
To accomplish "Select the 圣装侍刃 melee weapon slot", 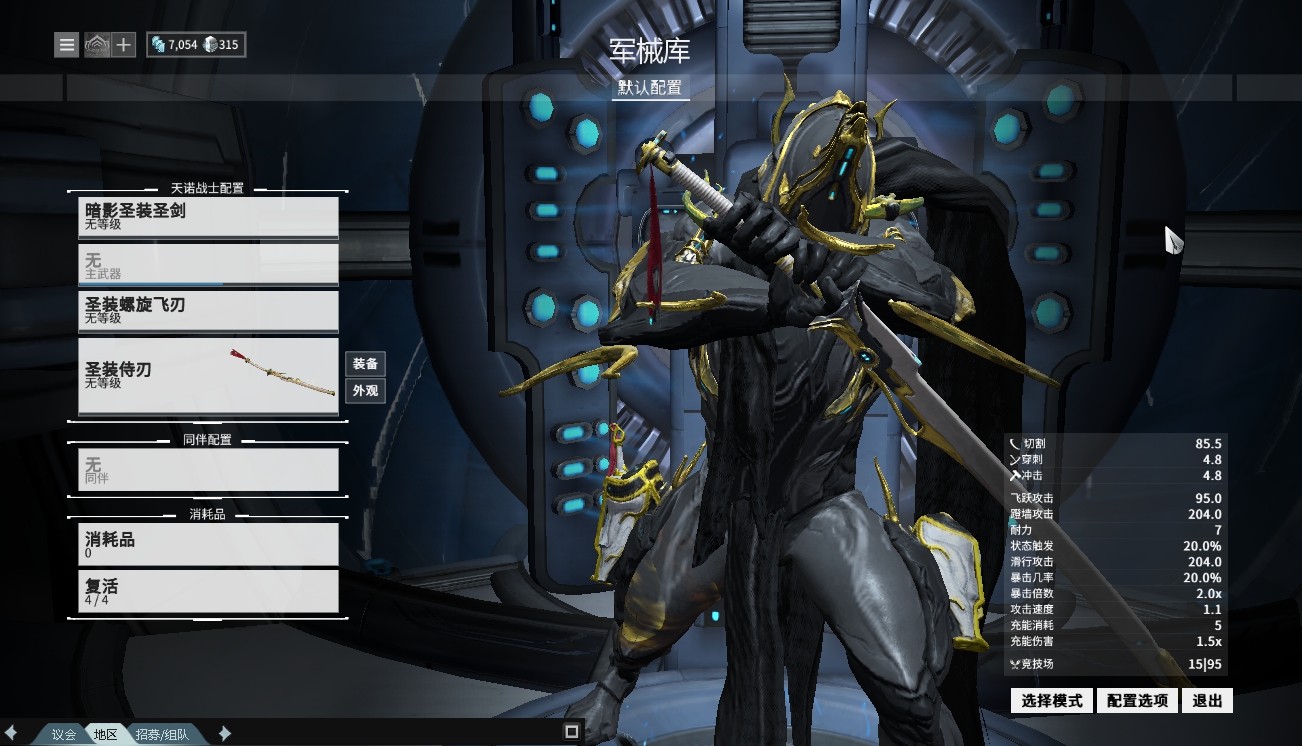I will tap(208, 376).
